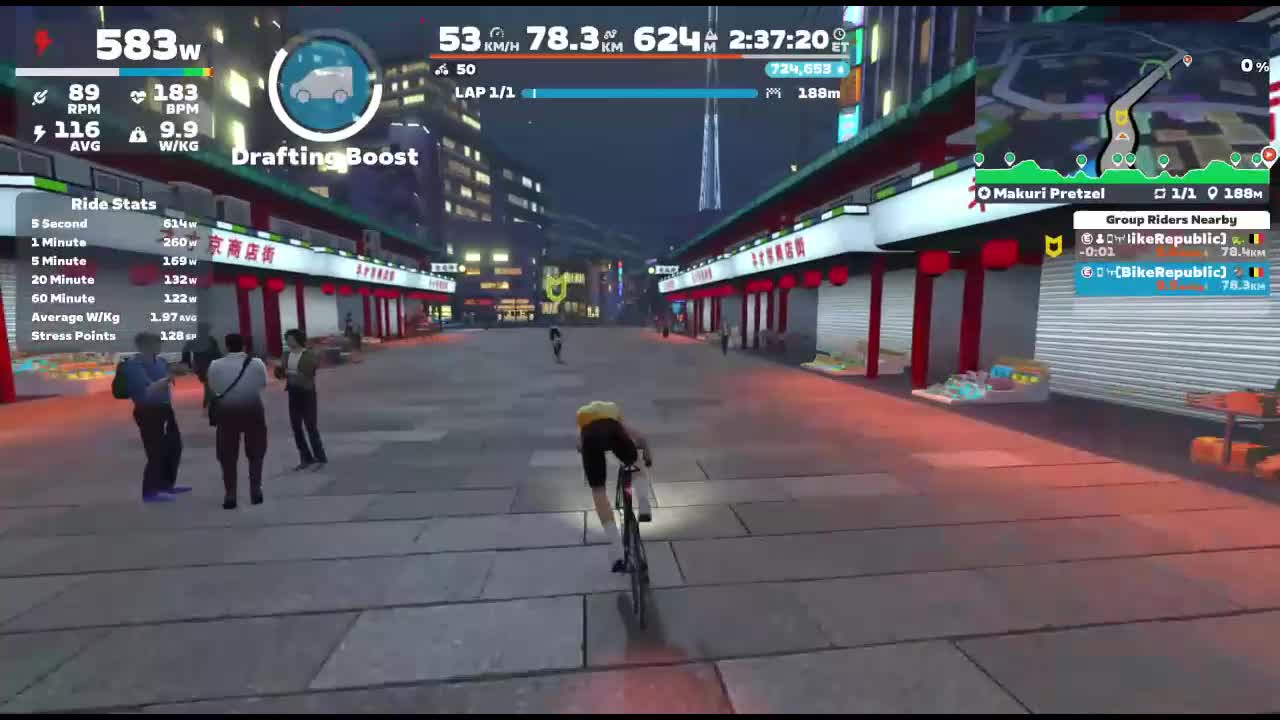This screenshot has width=1280, height=720.
Task: Select the Makuri Pretzel route label
Action: pyautogui.click(x=1049, y=193)
